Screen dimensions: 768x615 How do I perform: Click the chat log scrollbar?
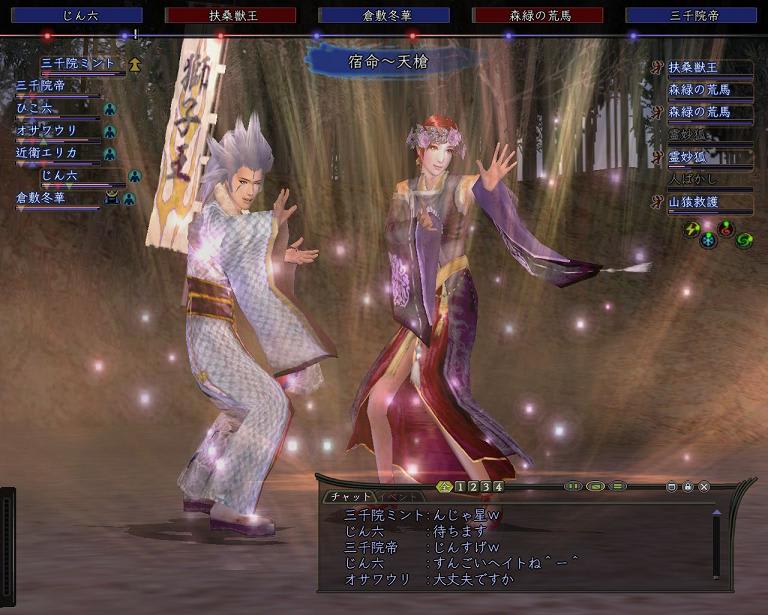coord(716,545)
